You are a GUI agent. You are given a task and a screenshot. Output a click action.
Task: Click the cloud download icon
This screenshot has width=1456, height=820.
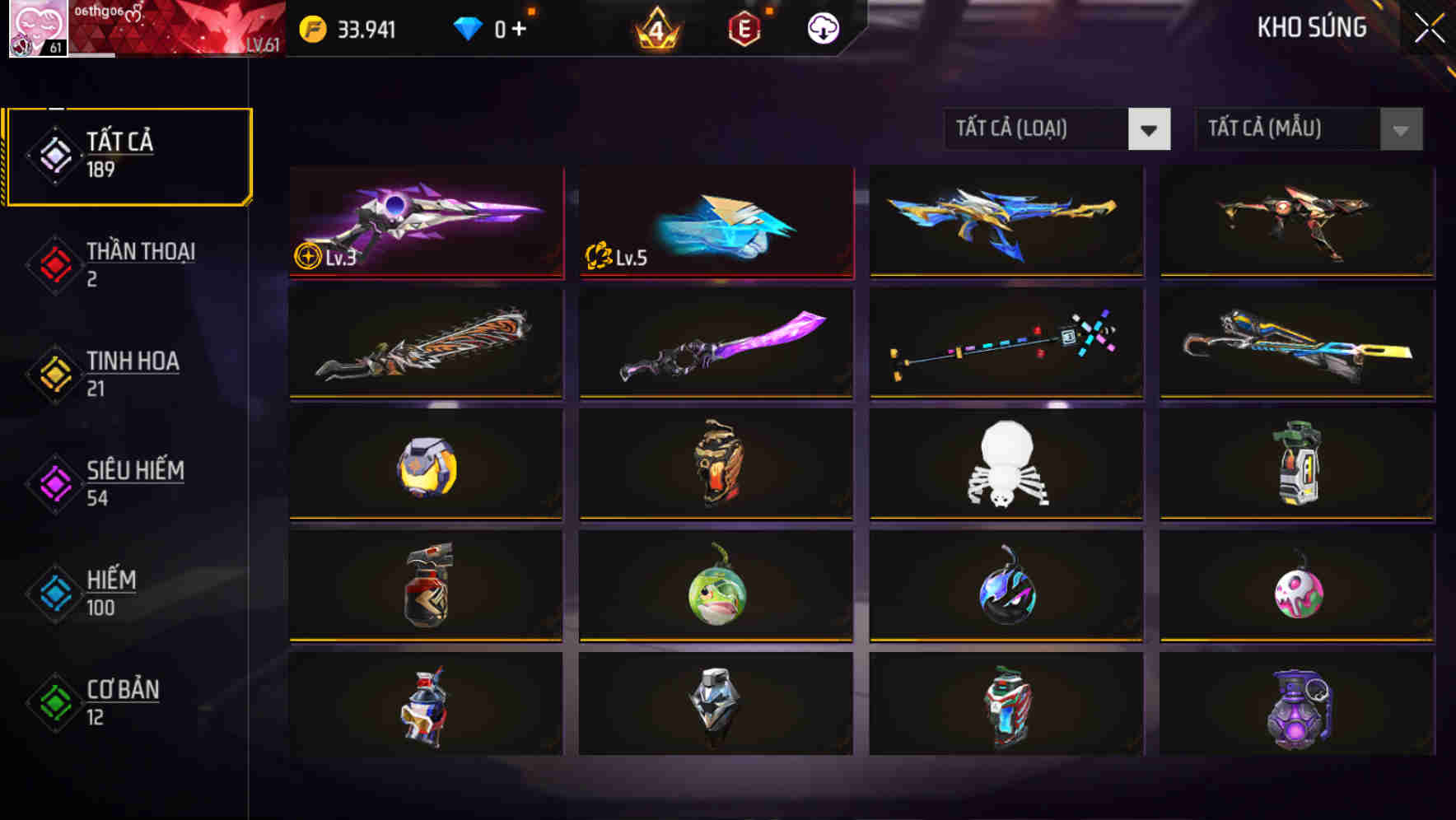(x=823, y=27)
